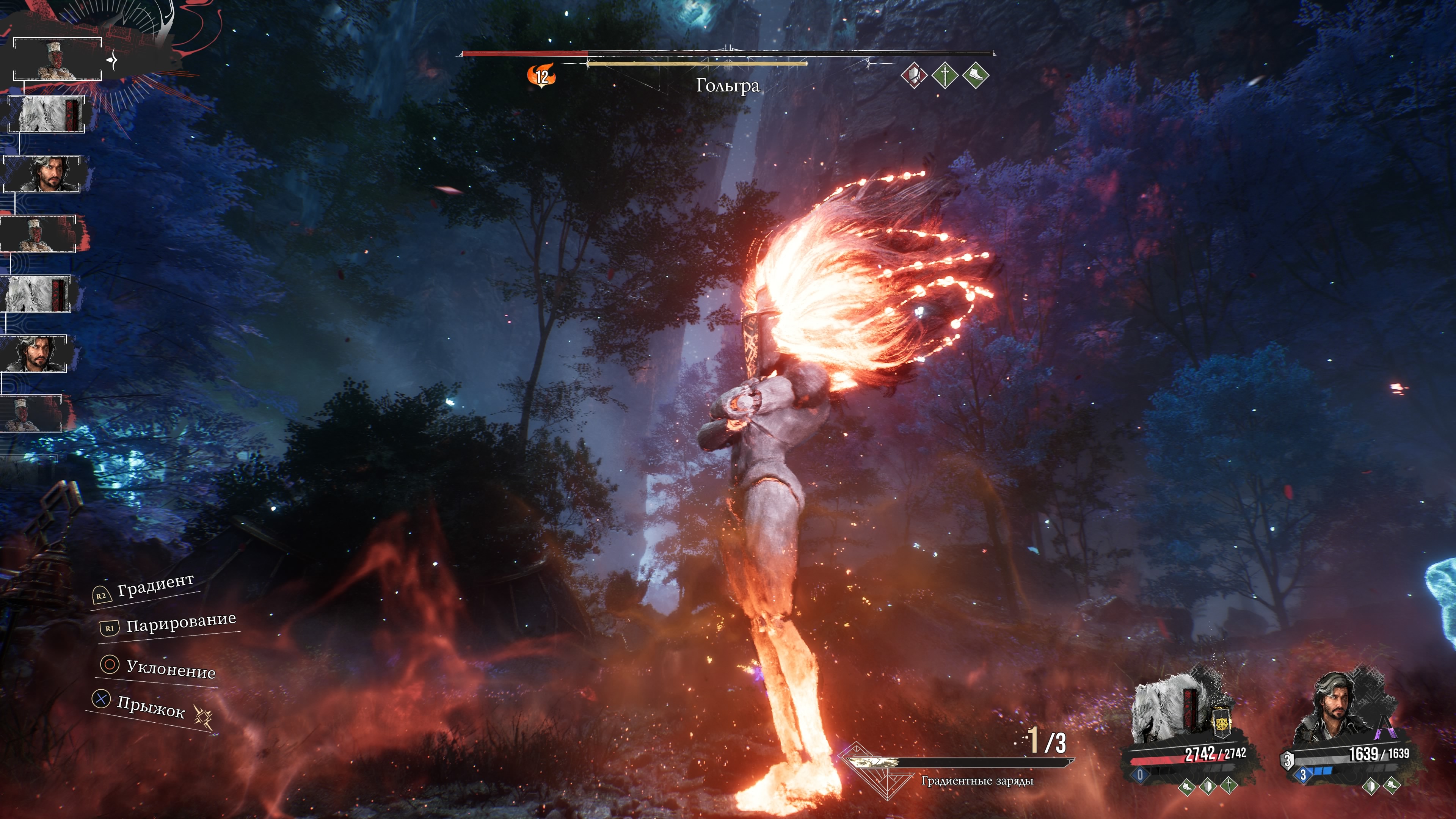This screenshot has height=819, width=1456.
Task: Pick the Уклонение action option
Action: click(x=170, y=668)
